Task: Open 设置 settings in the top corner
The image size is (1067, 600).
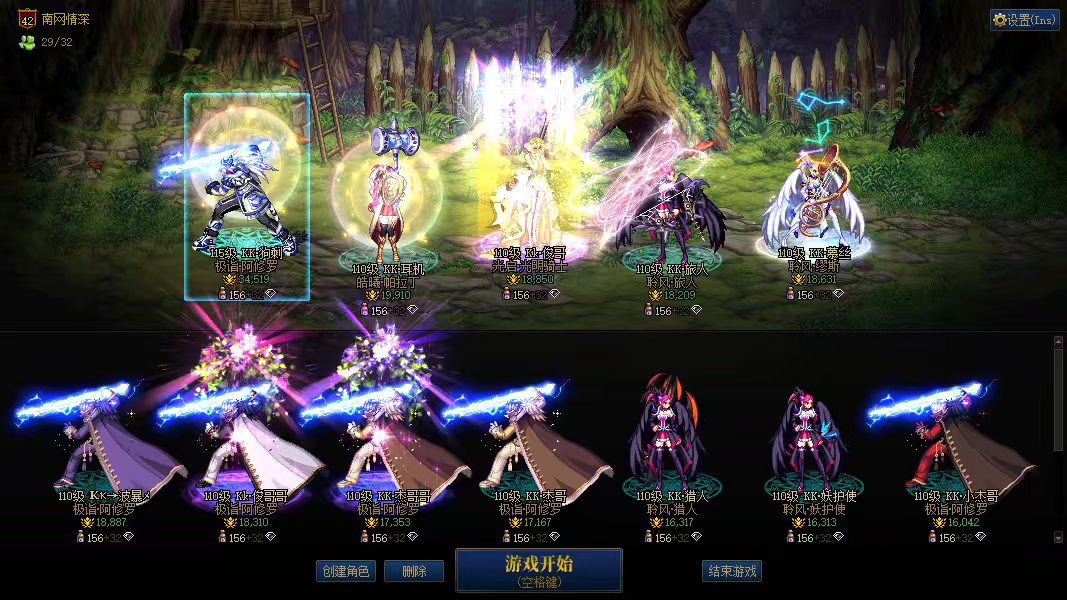Action: [x=1024, y=20]
